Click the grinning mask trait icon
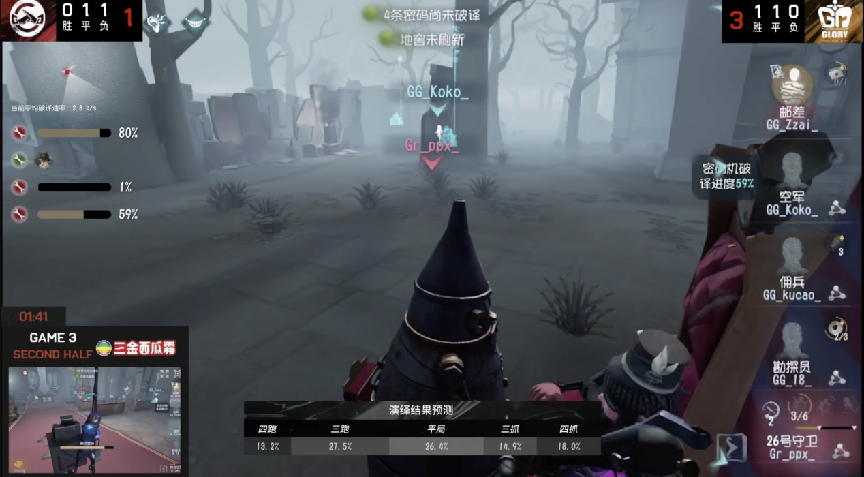864x477 pixels. tap(198, 20)
